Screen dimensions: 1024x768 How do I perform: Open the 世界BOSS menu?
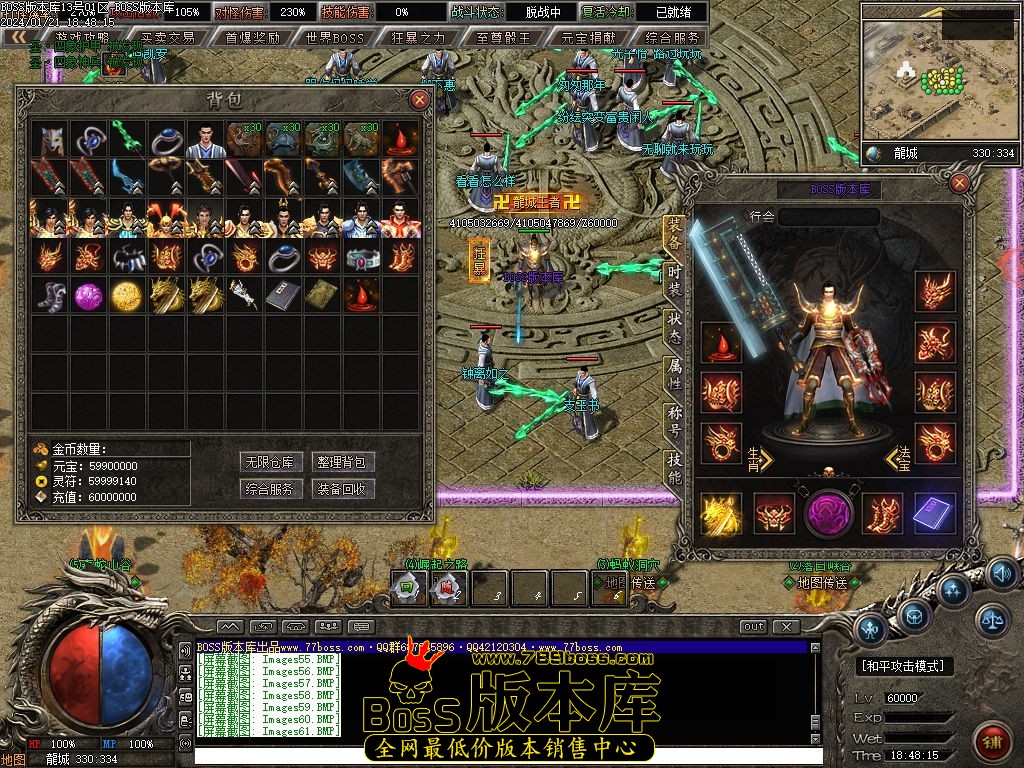click(x=336, y=38)
